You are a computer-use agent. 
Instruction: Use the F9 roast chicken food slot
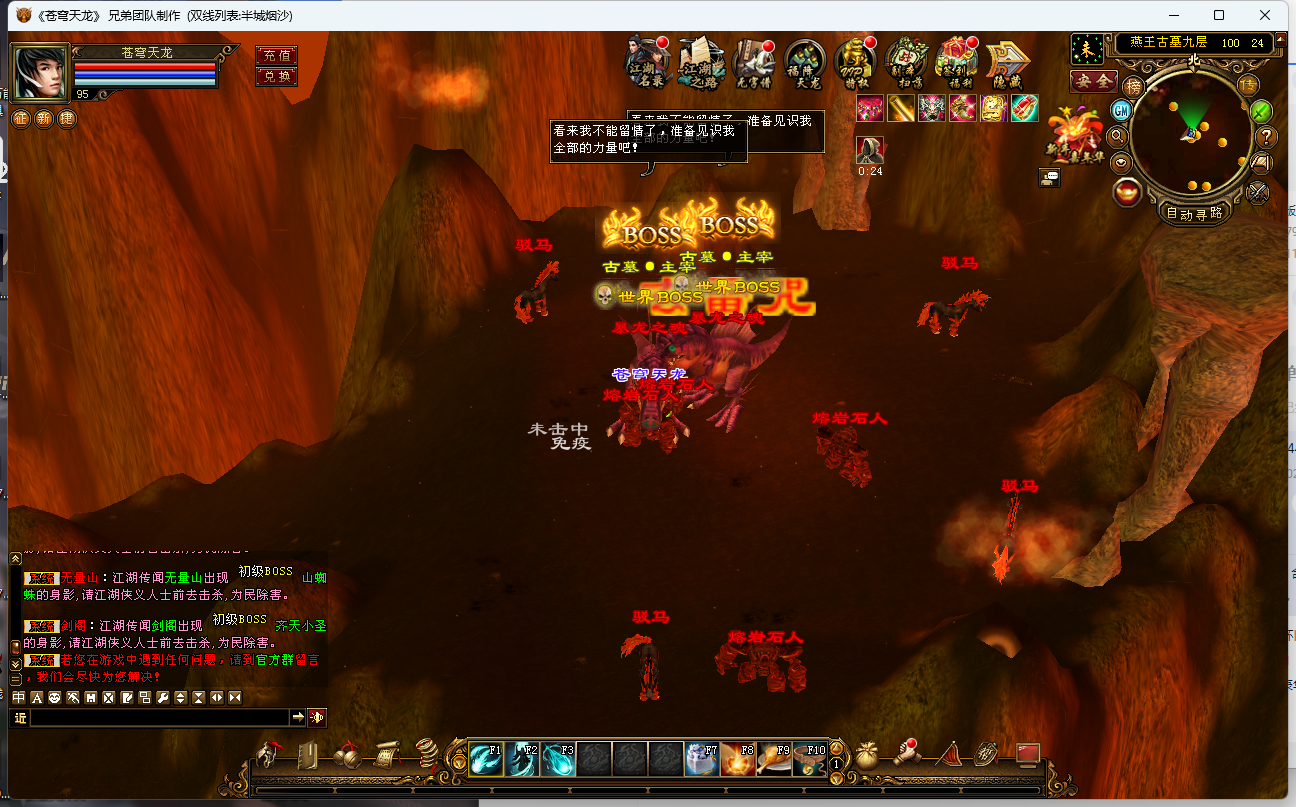775,759
